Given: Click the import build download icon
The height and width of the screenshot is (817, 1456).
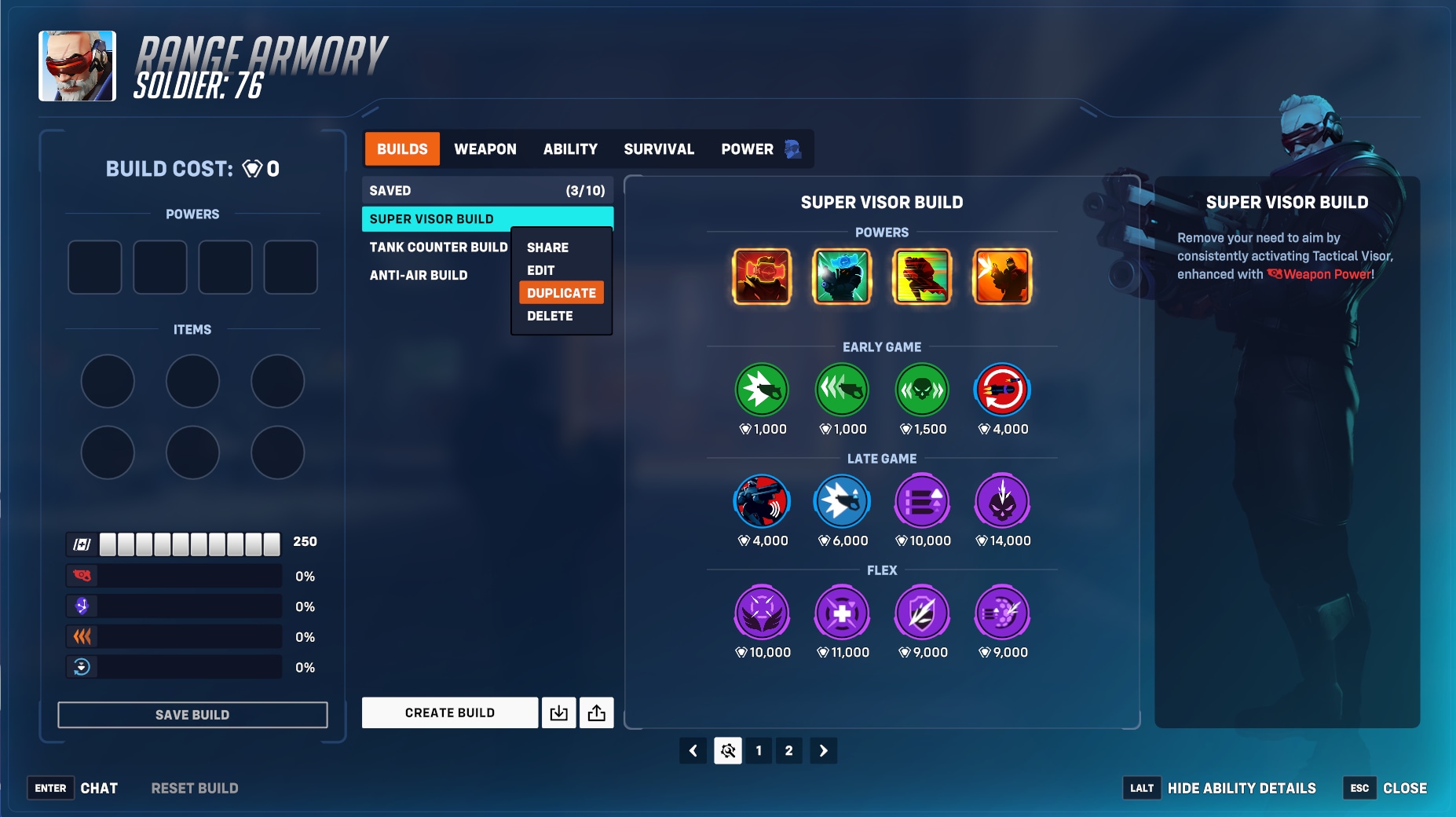Looking at the screenshot, I should (559, 713).
